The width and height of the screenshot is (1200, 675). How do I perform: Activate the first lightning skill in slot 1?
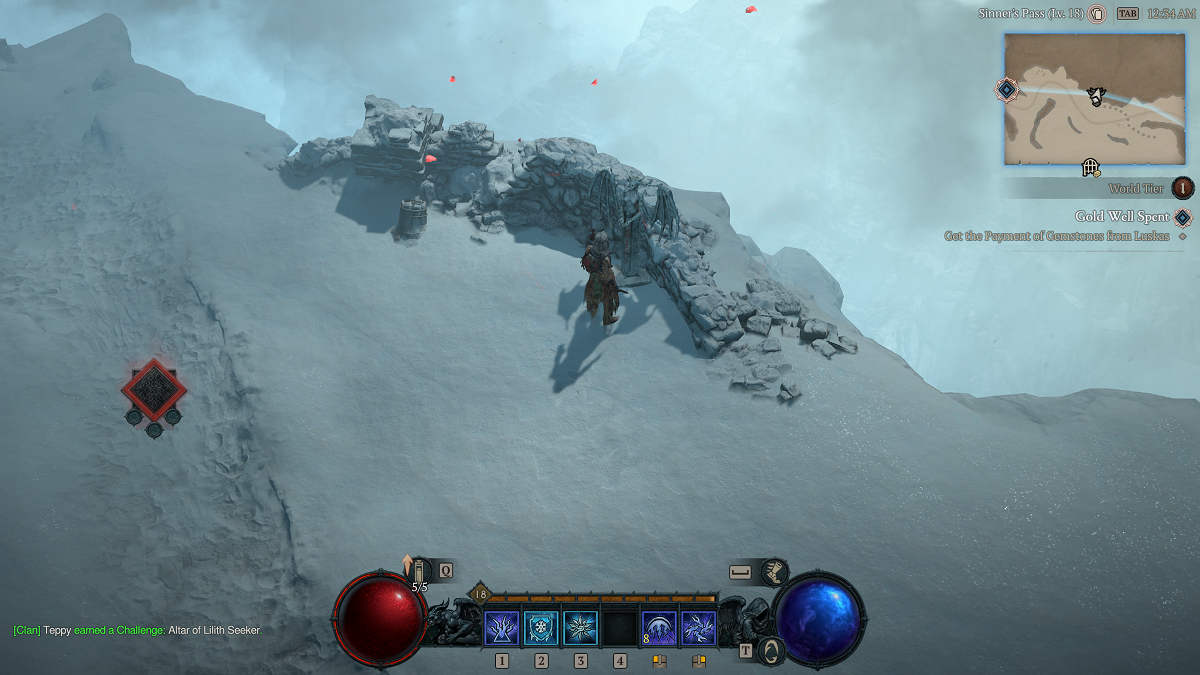point(501,628)
